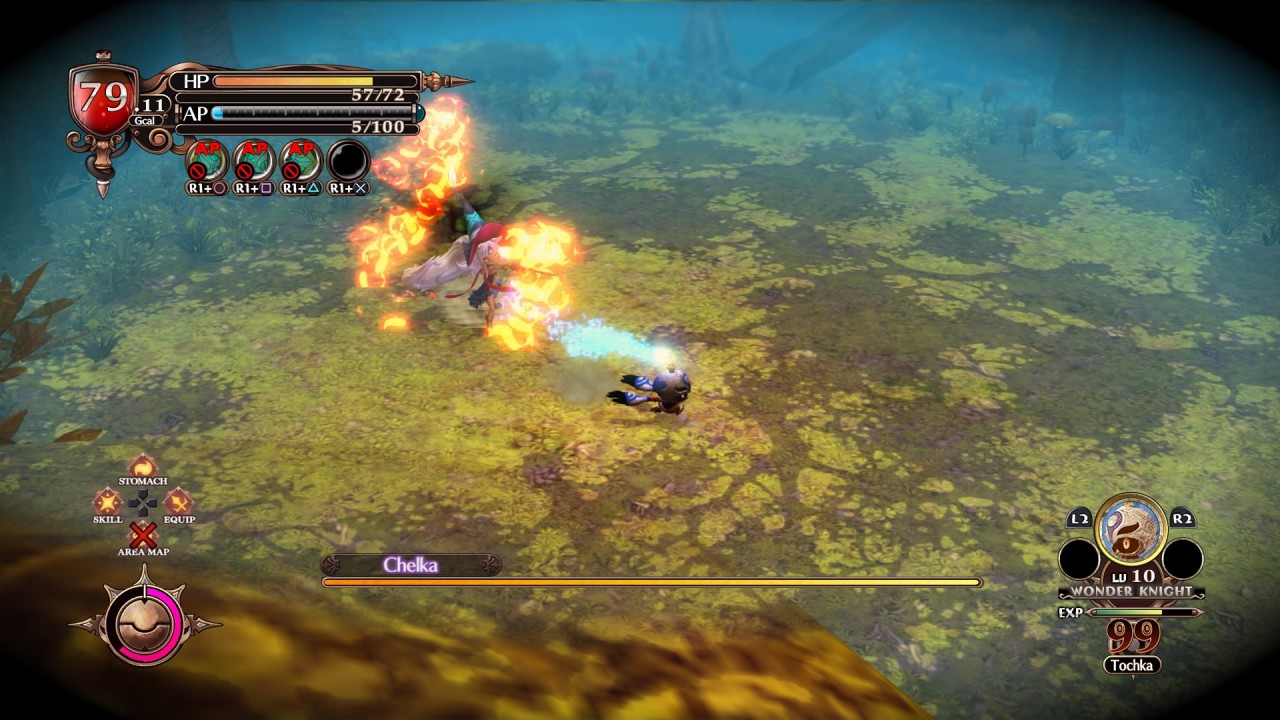Choose the Wonder Knight facet portrait

pyautogui.click(x=1131, y=529)
